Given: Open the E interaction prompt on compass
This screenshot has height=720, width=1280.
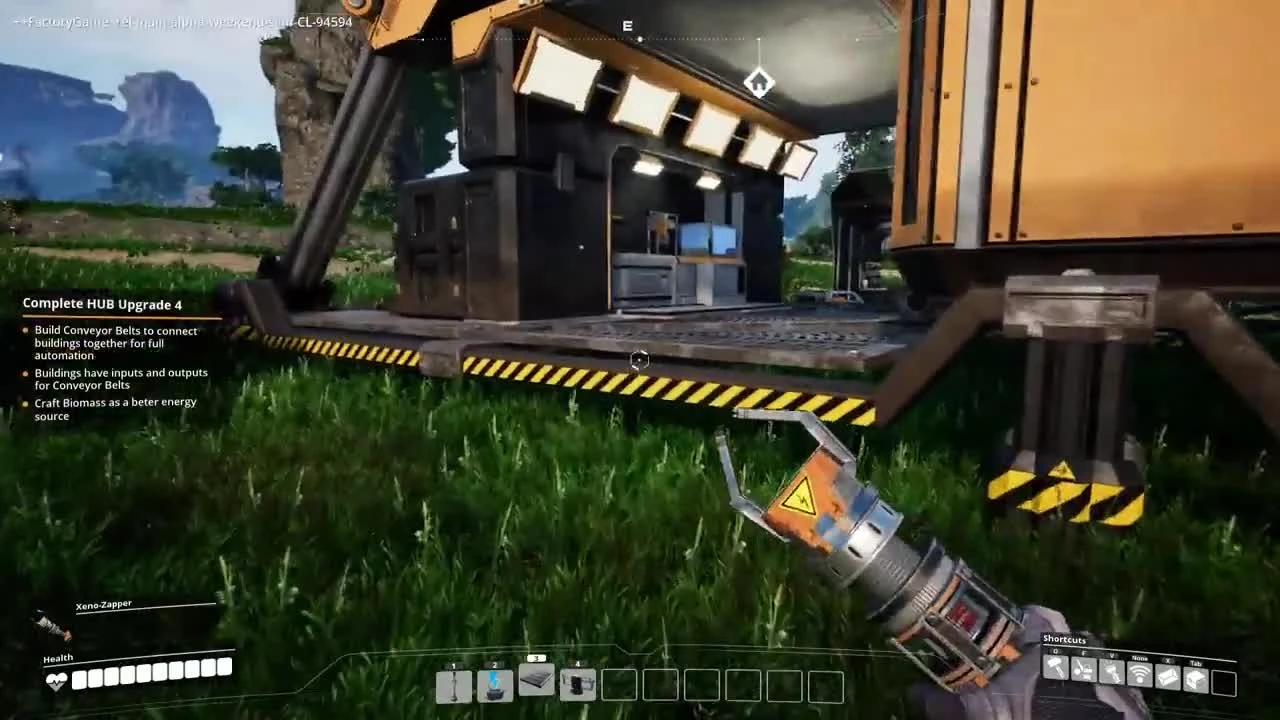Looking at the screenshot, I should click(x=627, y=26).
